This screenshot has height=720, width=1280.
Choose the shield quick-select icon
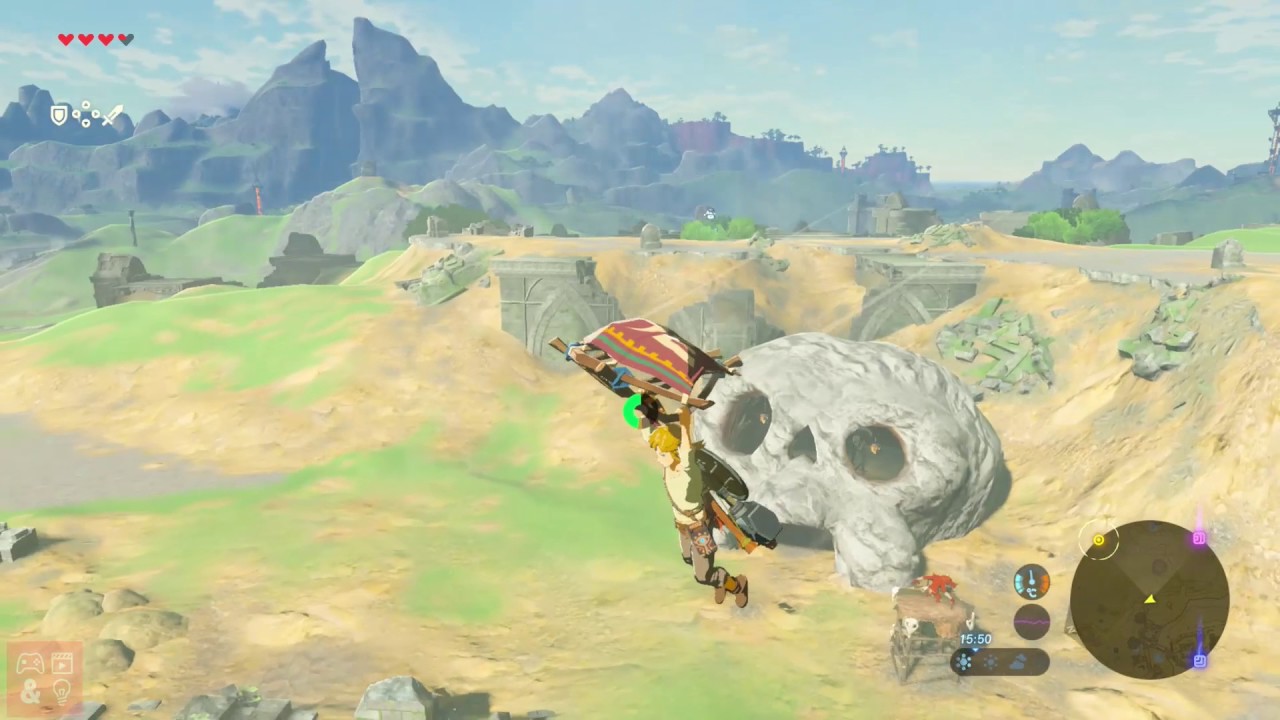(59, 116)
